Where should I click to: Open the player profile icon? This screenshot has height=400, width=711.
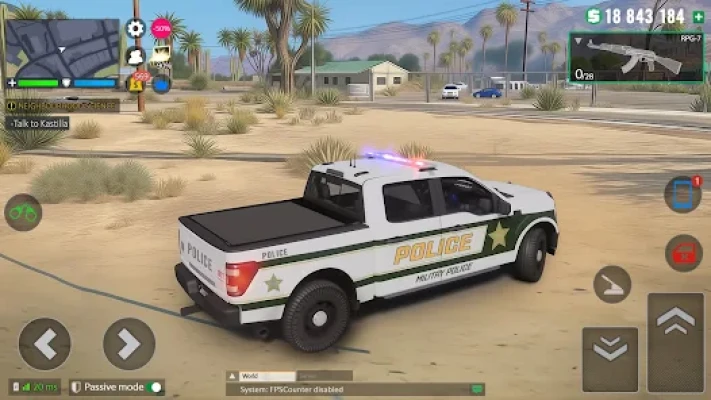click(x=136, y=56)
